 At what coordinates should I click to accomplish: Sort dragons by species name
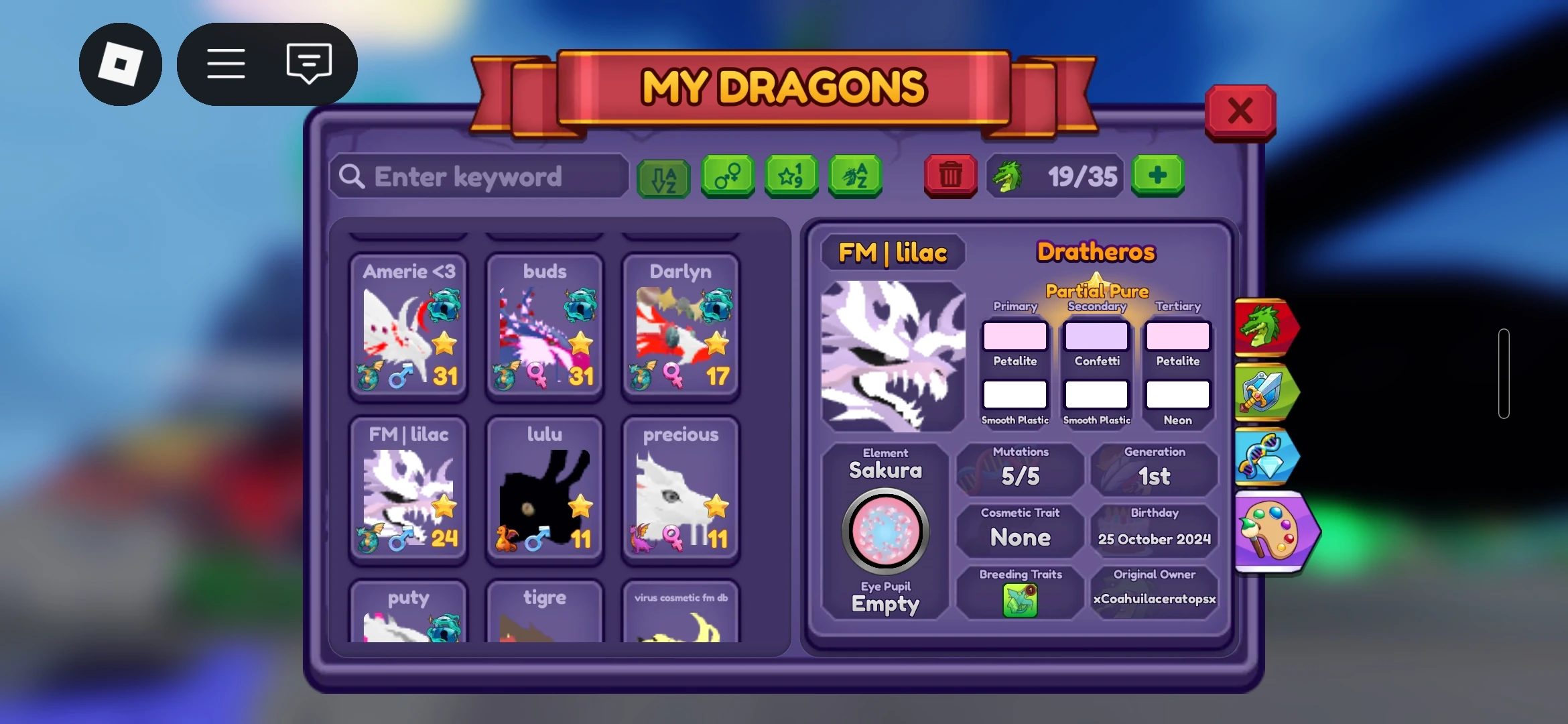pyautogui.click(x=854, y=176)
